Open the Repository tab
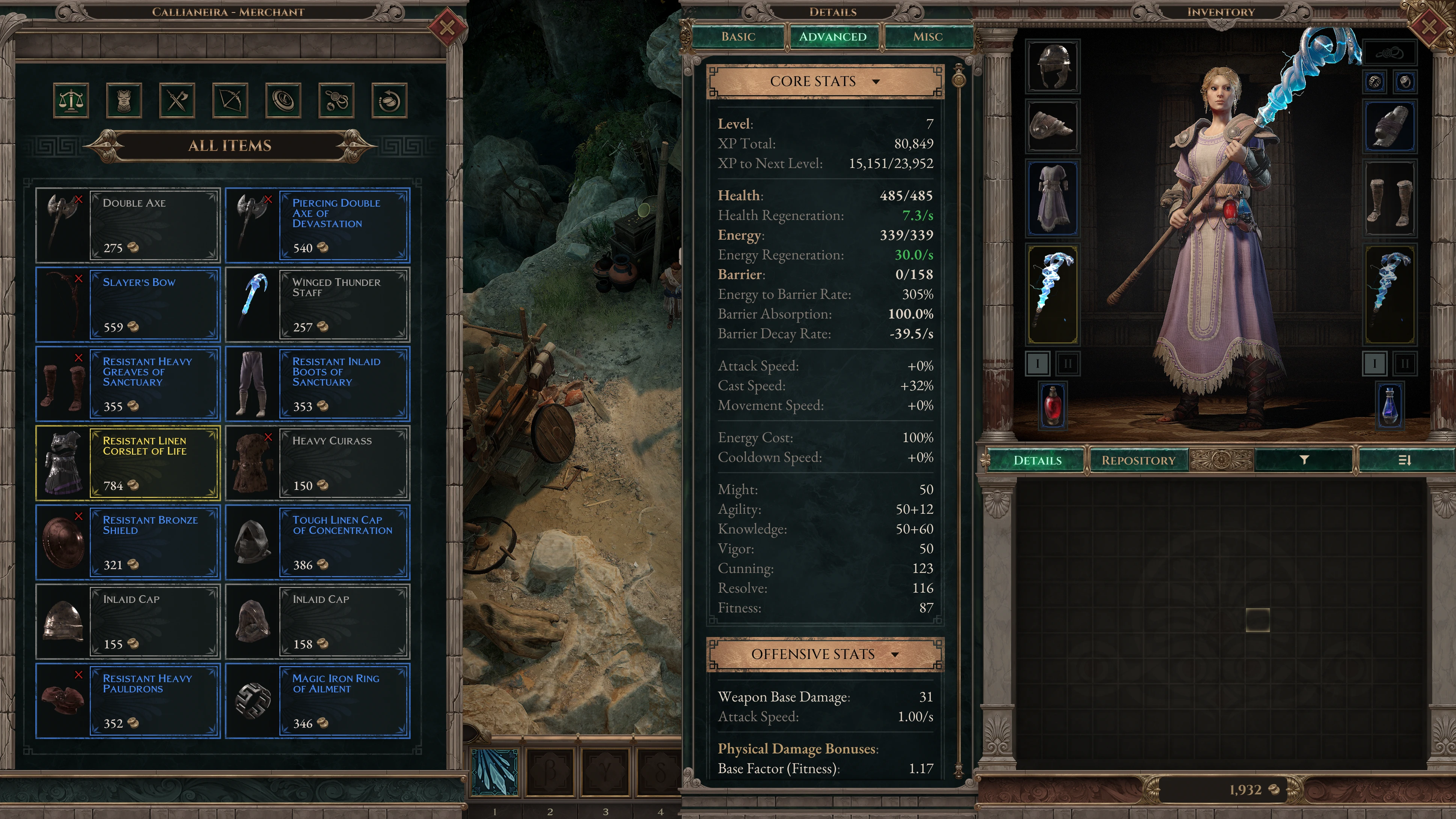Screen dimensions: 1456x819 [x=1138, y=460]
